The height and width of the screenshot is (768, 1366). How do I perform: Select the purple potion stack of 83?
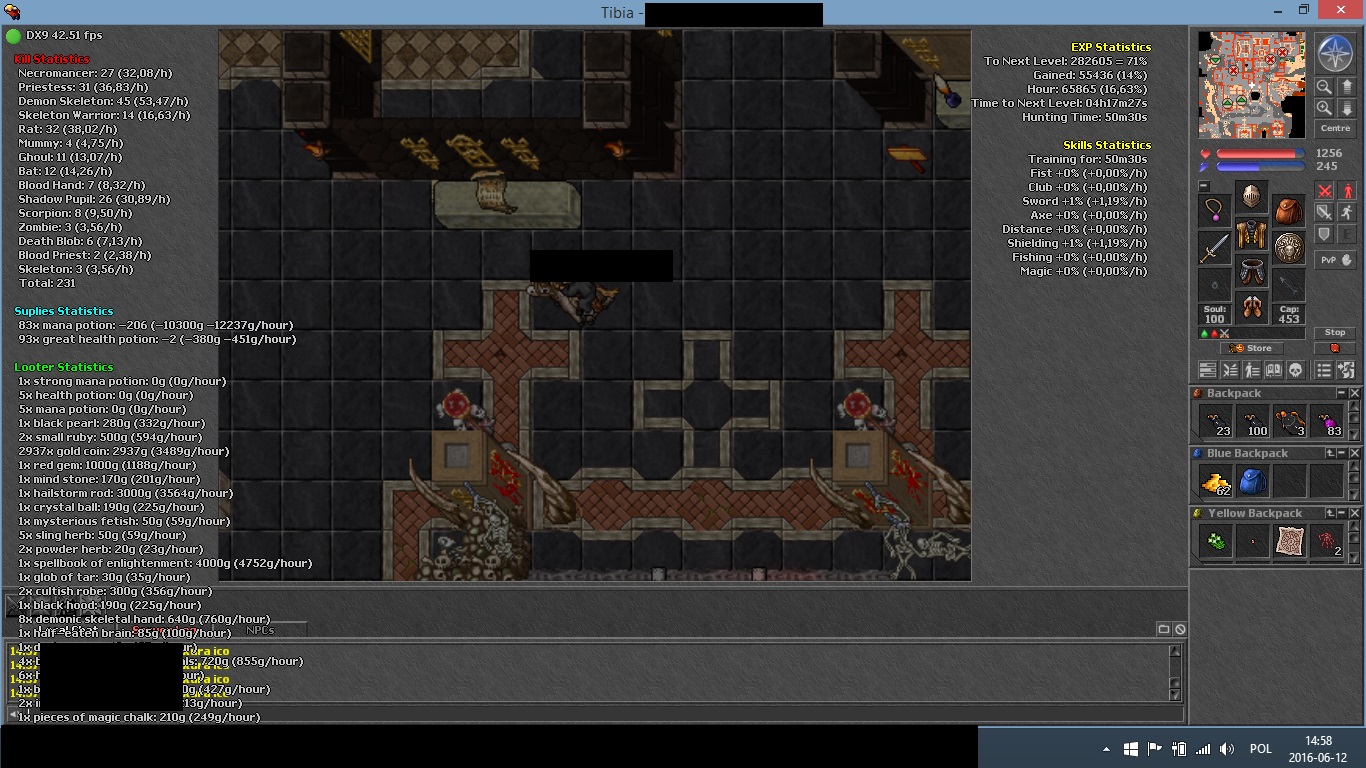(x=1327, y=421)
